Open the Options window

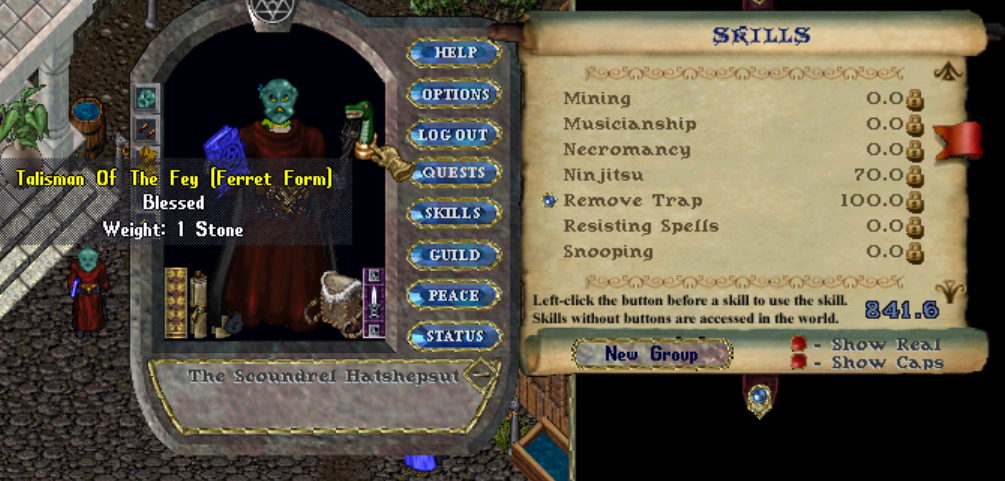(x=453, y=94)
